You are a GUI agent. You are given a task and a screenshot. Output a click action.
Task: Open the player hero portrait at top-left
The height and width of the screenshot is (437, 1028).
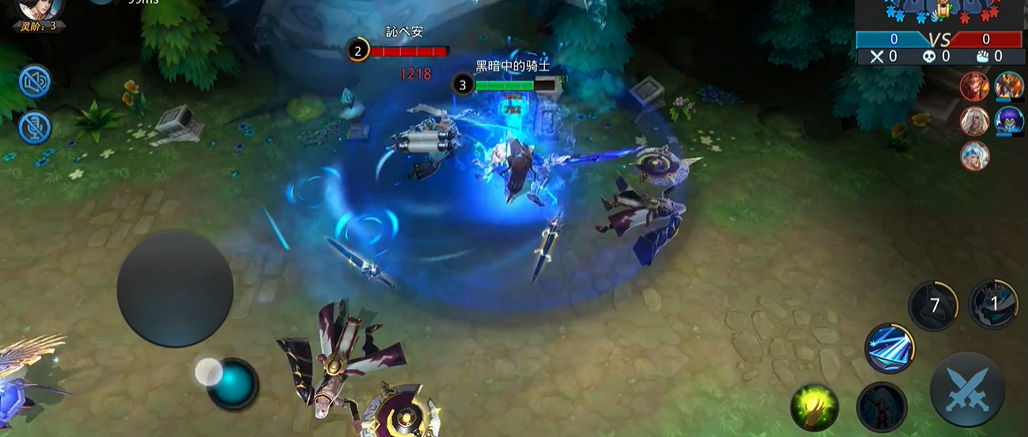pos(40,10)
